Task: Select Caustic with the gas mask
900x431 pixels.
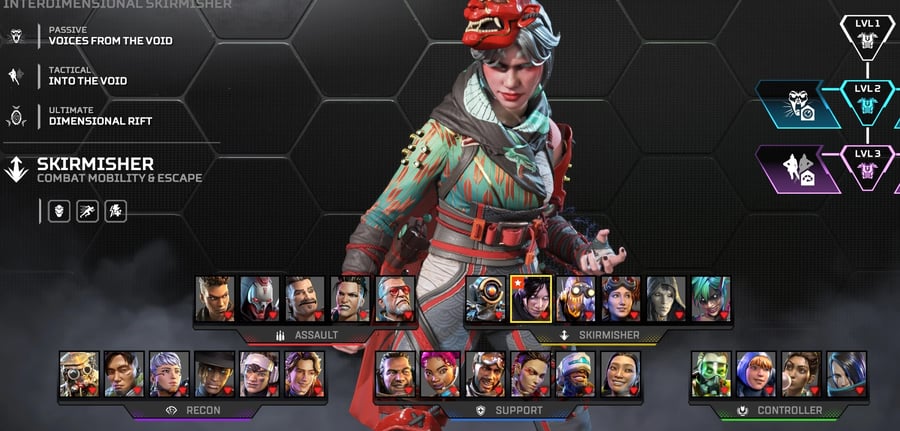Action: 711,373
